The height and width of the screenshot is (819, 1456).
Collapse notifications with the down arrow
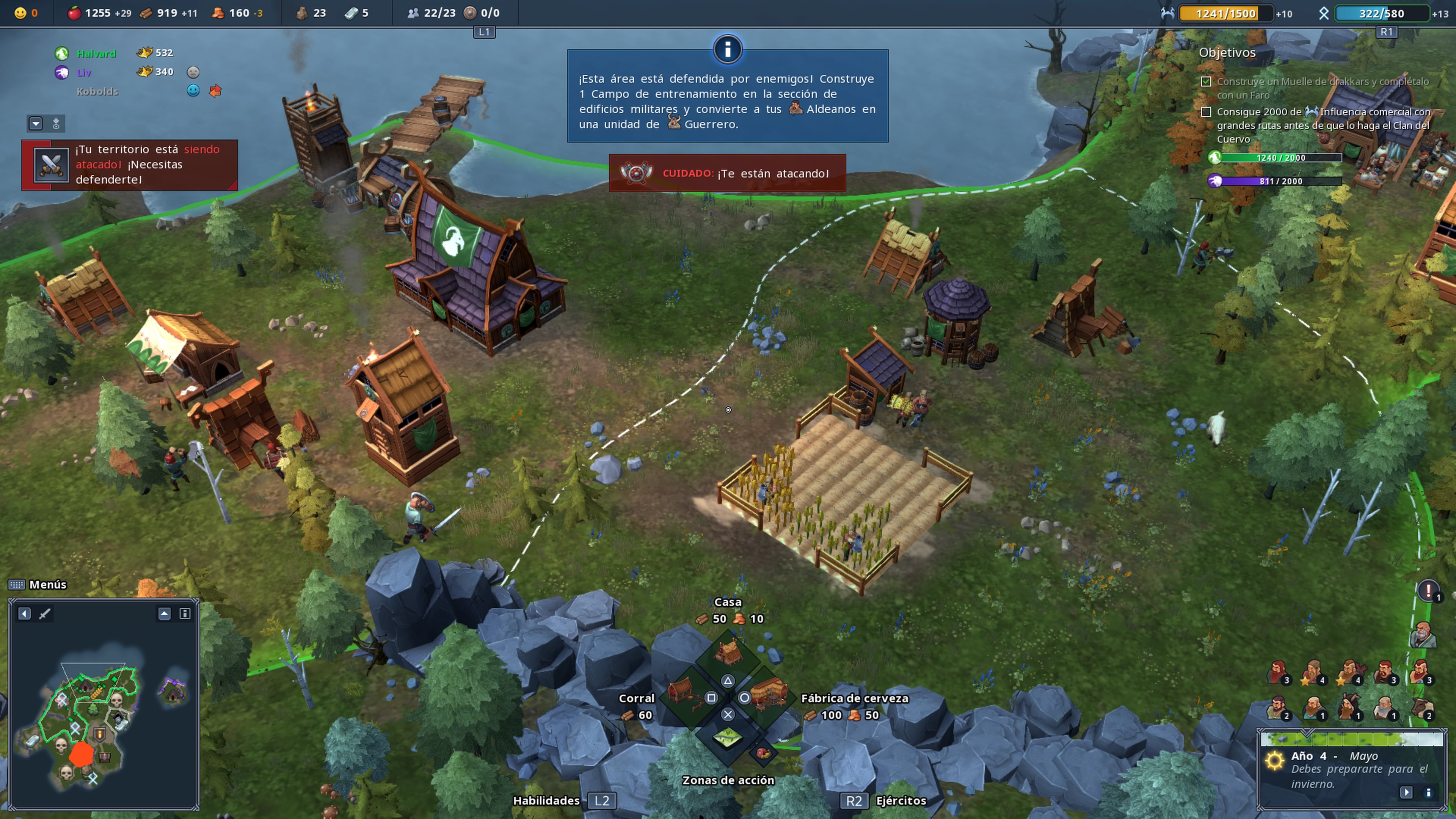click(x=36, y=123)
